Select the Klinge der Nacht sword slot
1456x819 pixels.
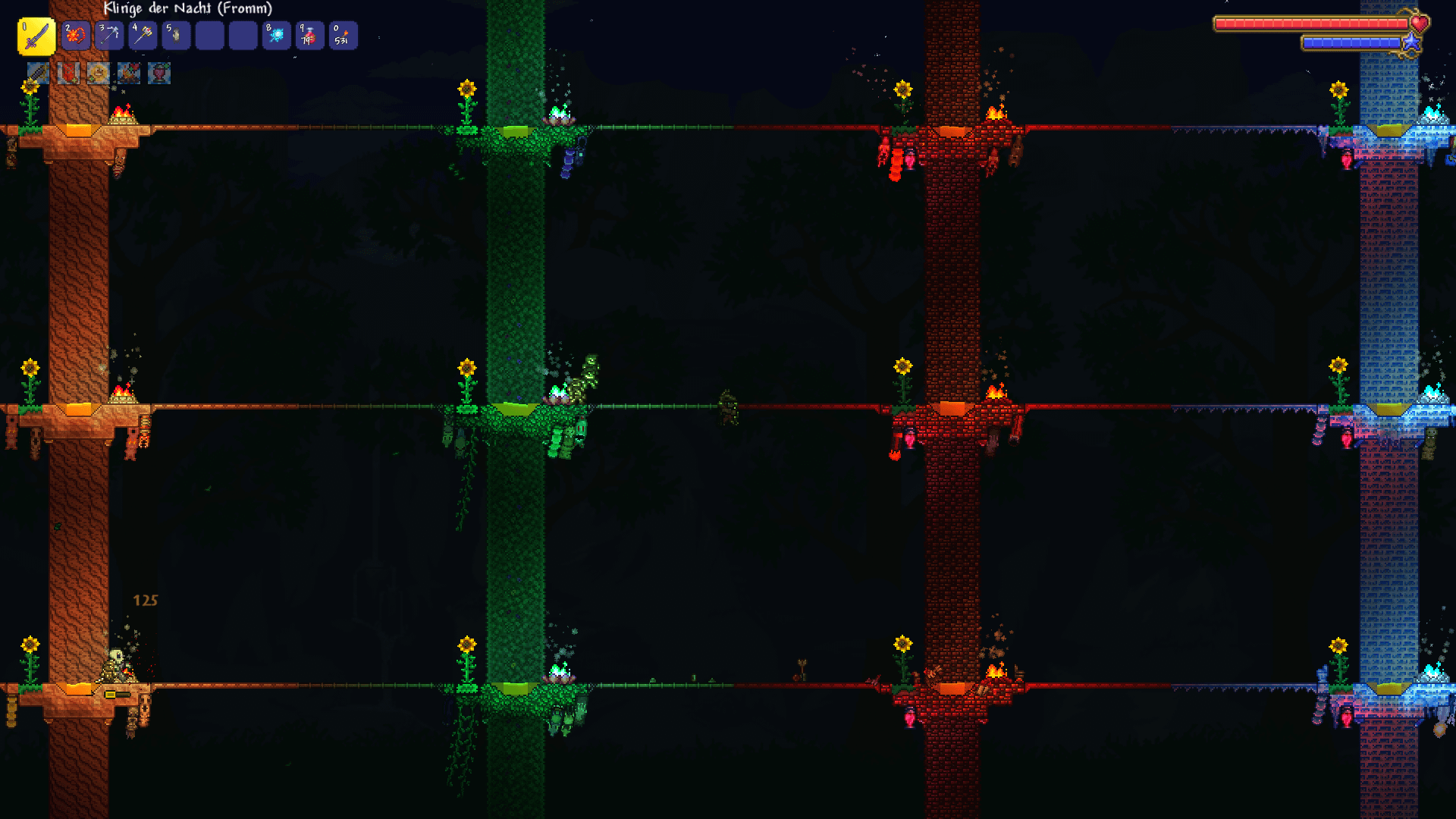(x=36, y=36)
